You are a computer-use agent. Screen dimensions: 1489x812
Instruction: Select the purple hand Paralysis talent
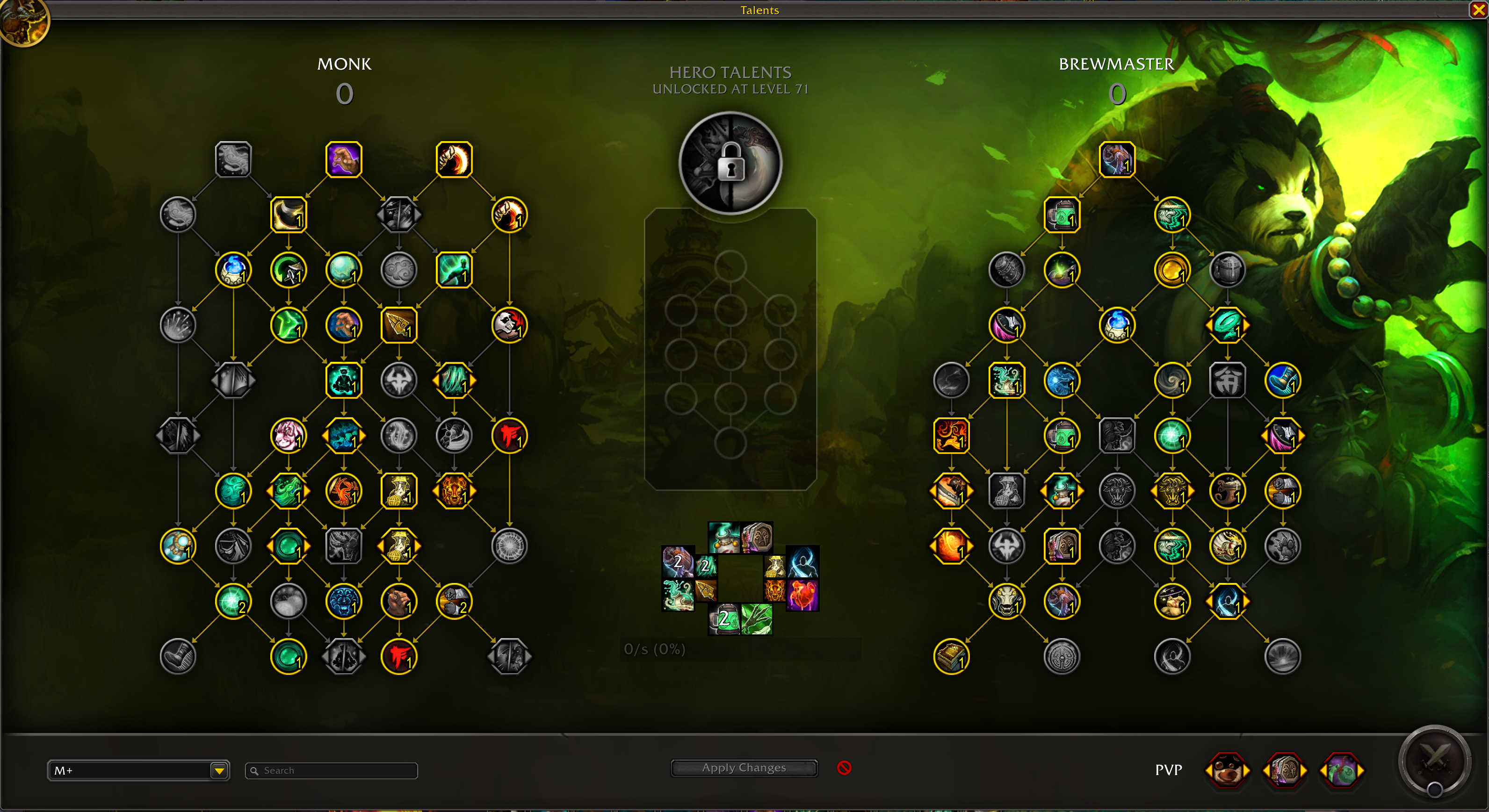[x=344, y=159]
